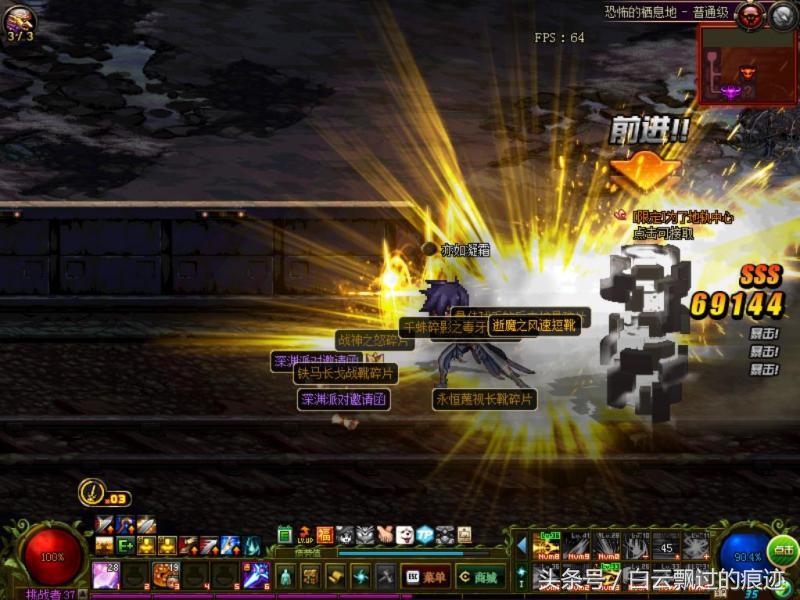This screenshot has height=600, width=800.
Task: Open the TP icon in the menu row
Action: [425, 535]
